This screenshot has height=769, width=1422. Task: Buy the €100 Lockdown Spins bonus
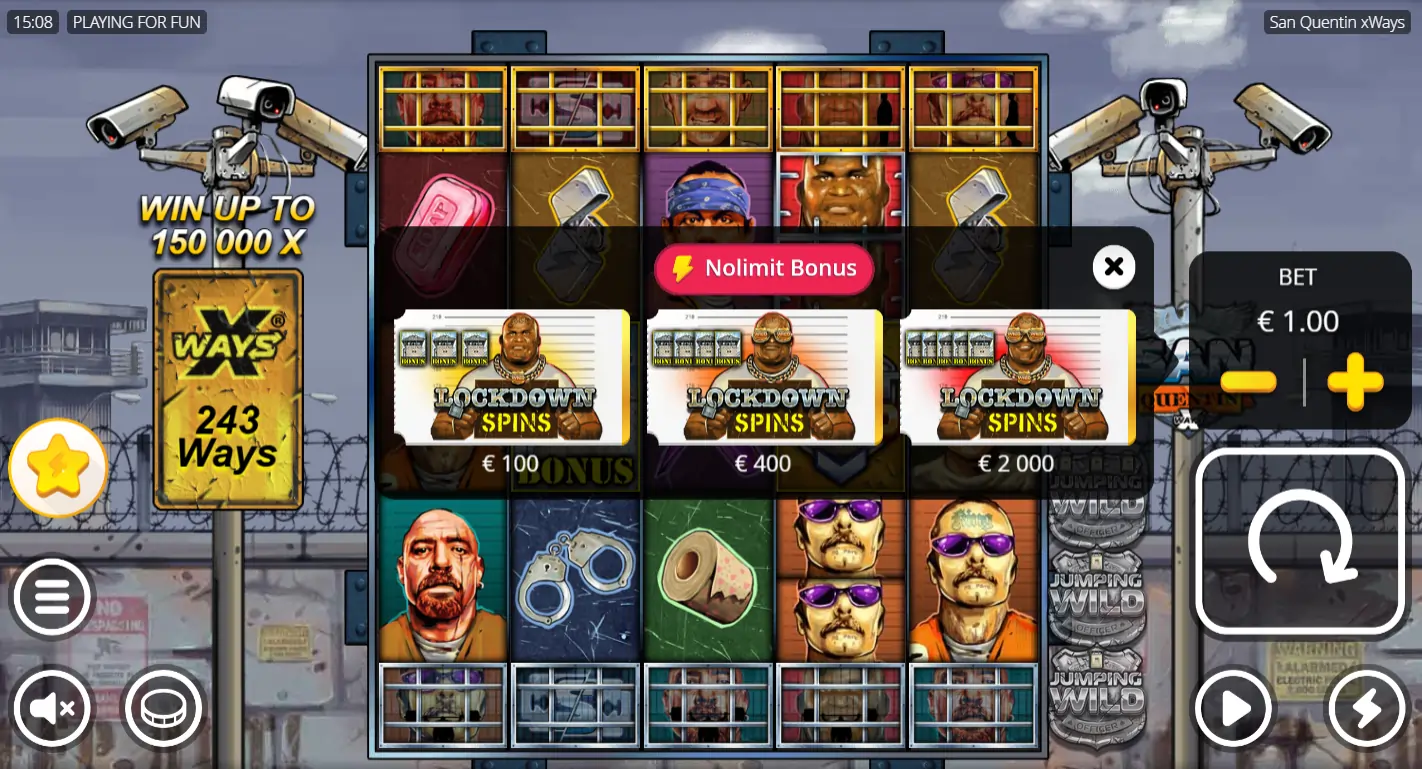tap(512, 377)
